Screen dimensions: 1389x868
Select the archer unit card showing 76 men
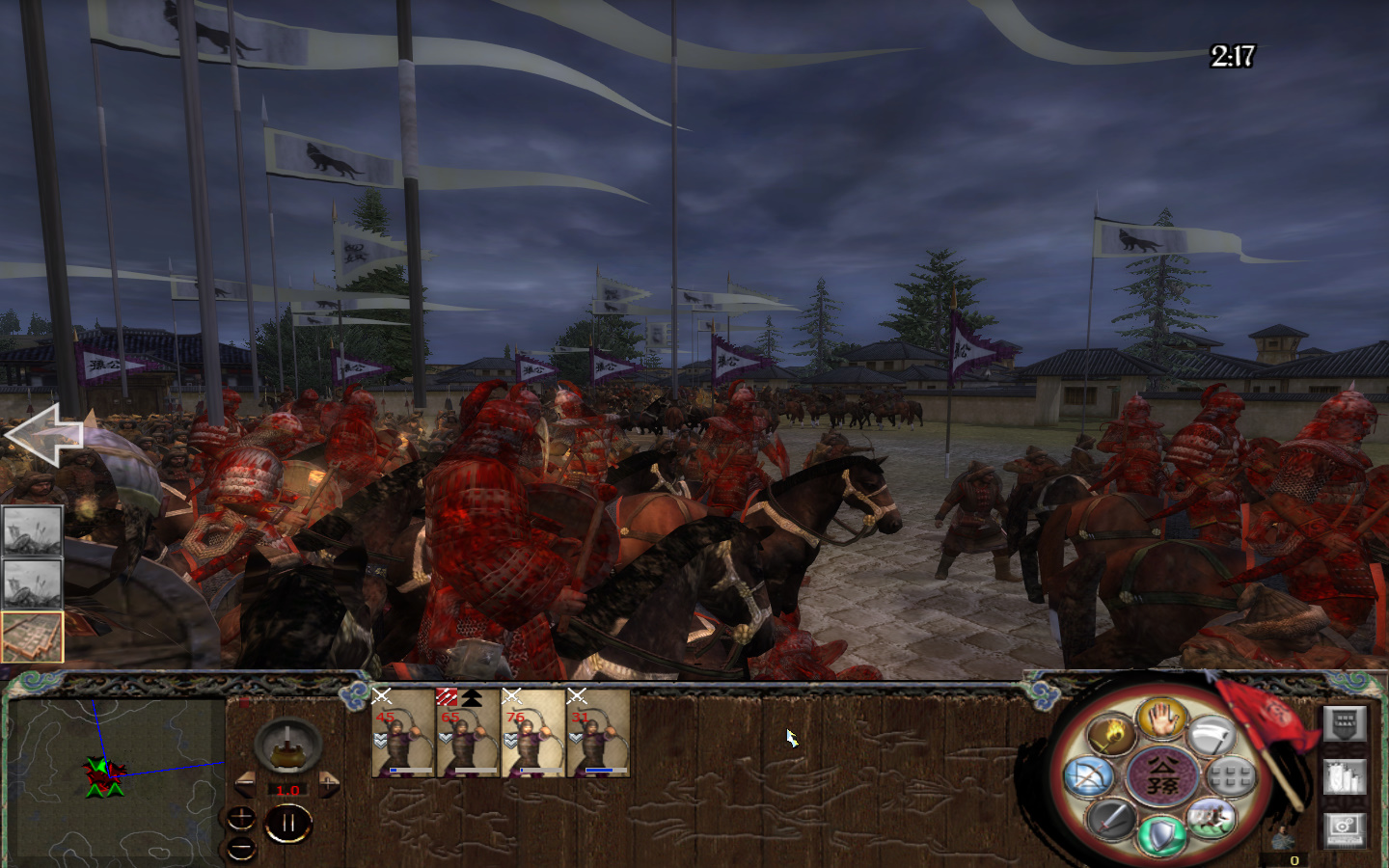point(532,735)
